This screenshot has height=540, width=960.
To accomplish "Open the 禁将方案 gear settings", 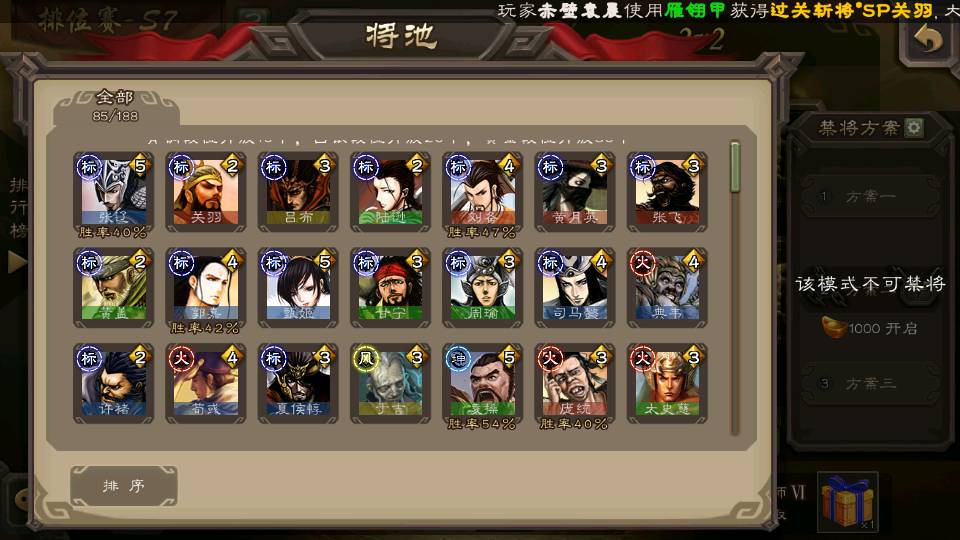I will pyautogui.click(x=914, y=128).
